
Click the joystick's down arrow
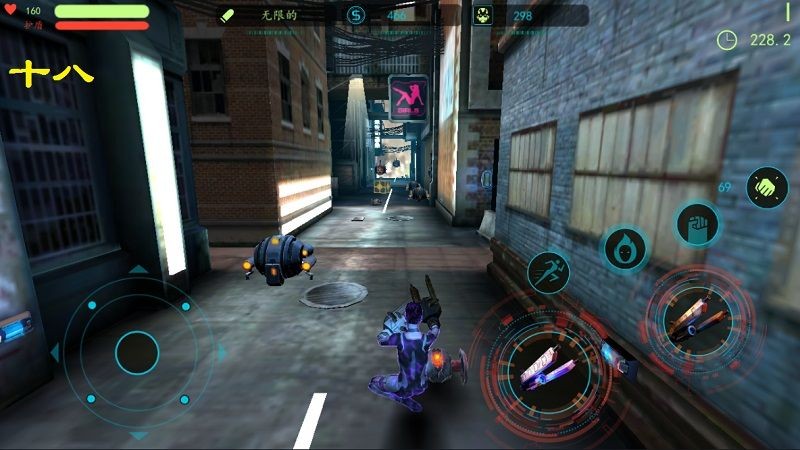[138, 435]
